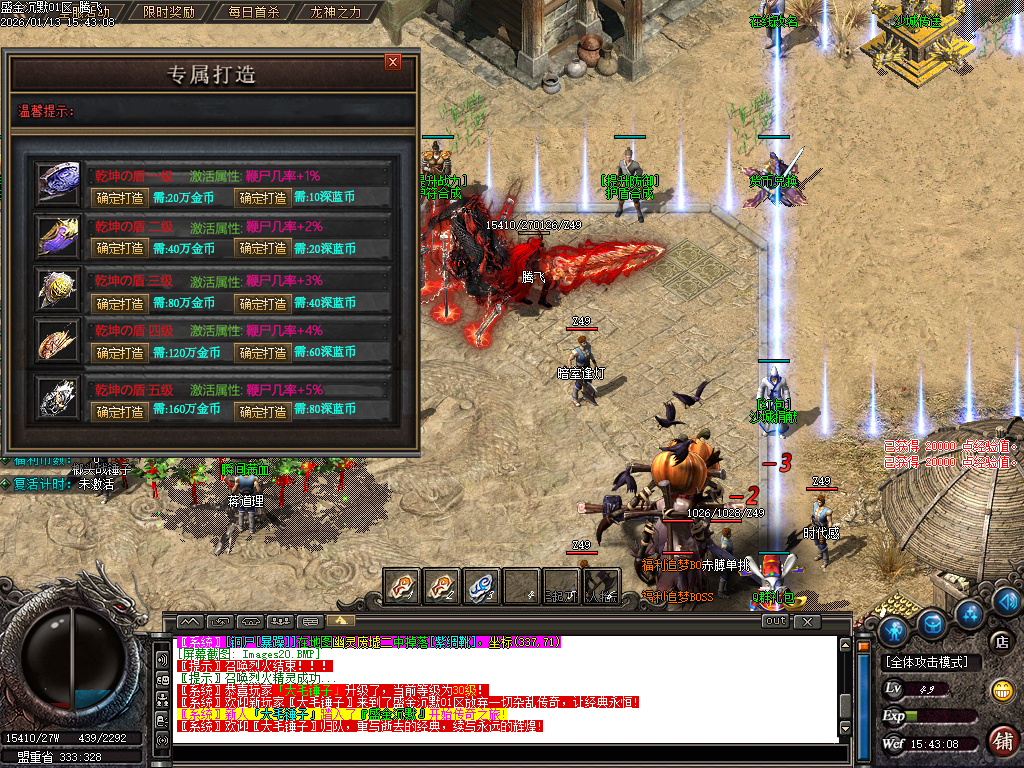Viewport: 1024px width, 768px height.
Task: Open the 店 shop button
Action: click(x=999, y=641)
